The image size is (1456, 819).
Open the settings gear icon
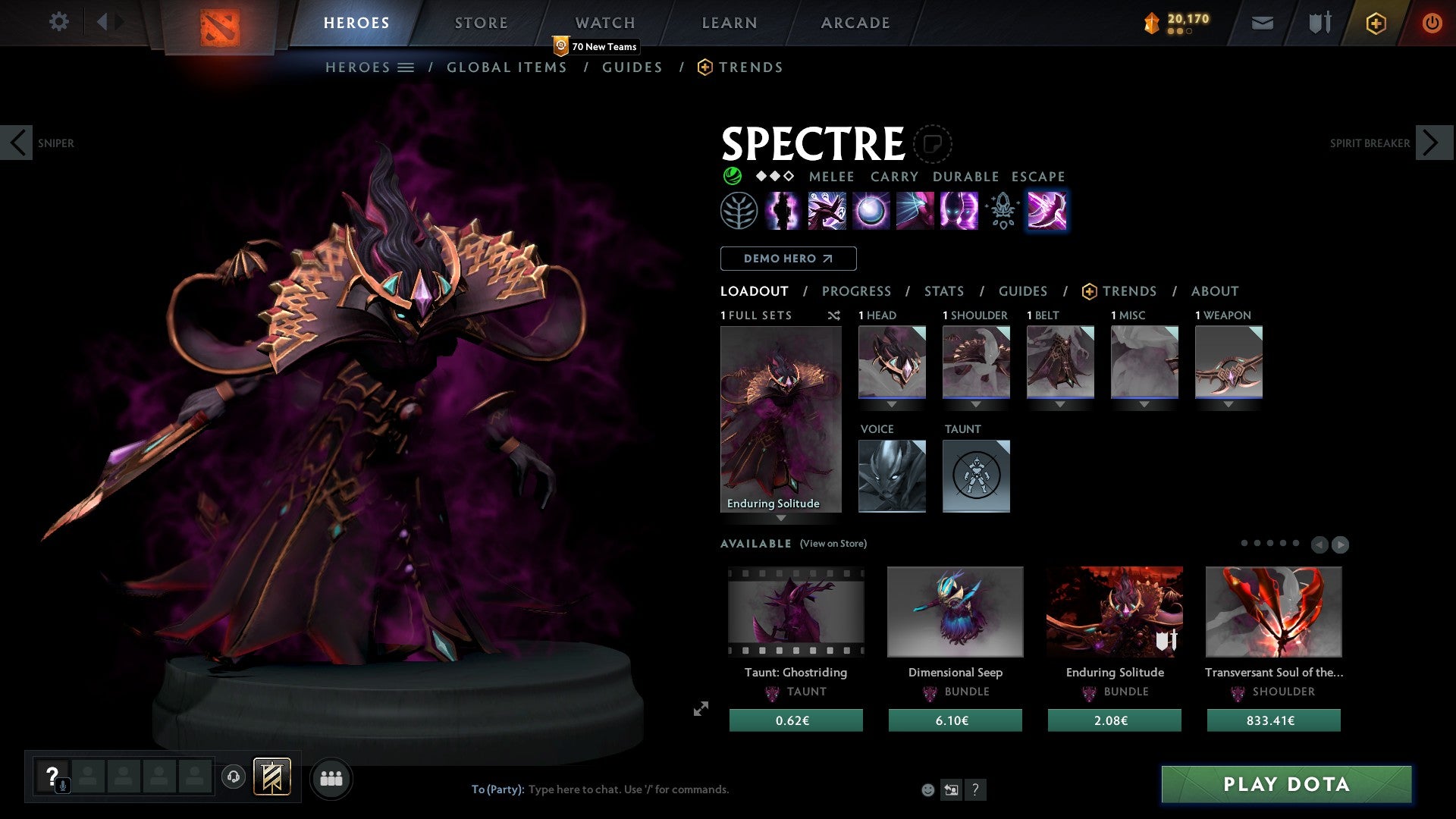point(58,21)
